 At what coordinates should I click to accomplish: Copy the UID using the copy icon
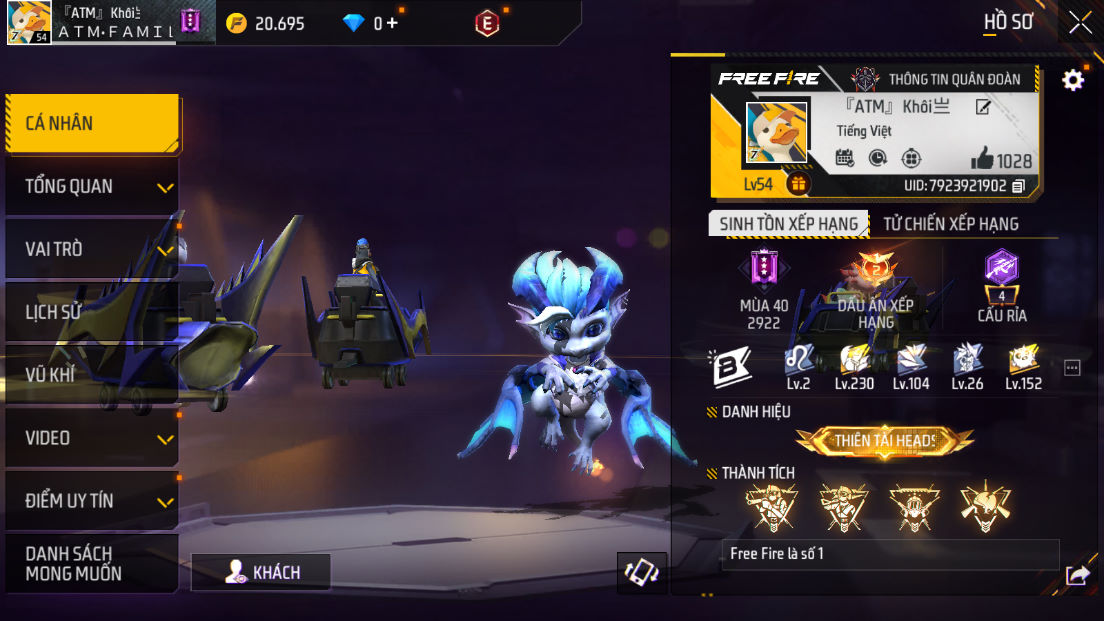click(1019, 186)
